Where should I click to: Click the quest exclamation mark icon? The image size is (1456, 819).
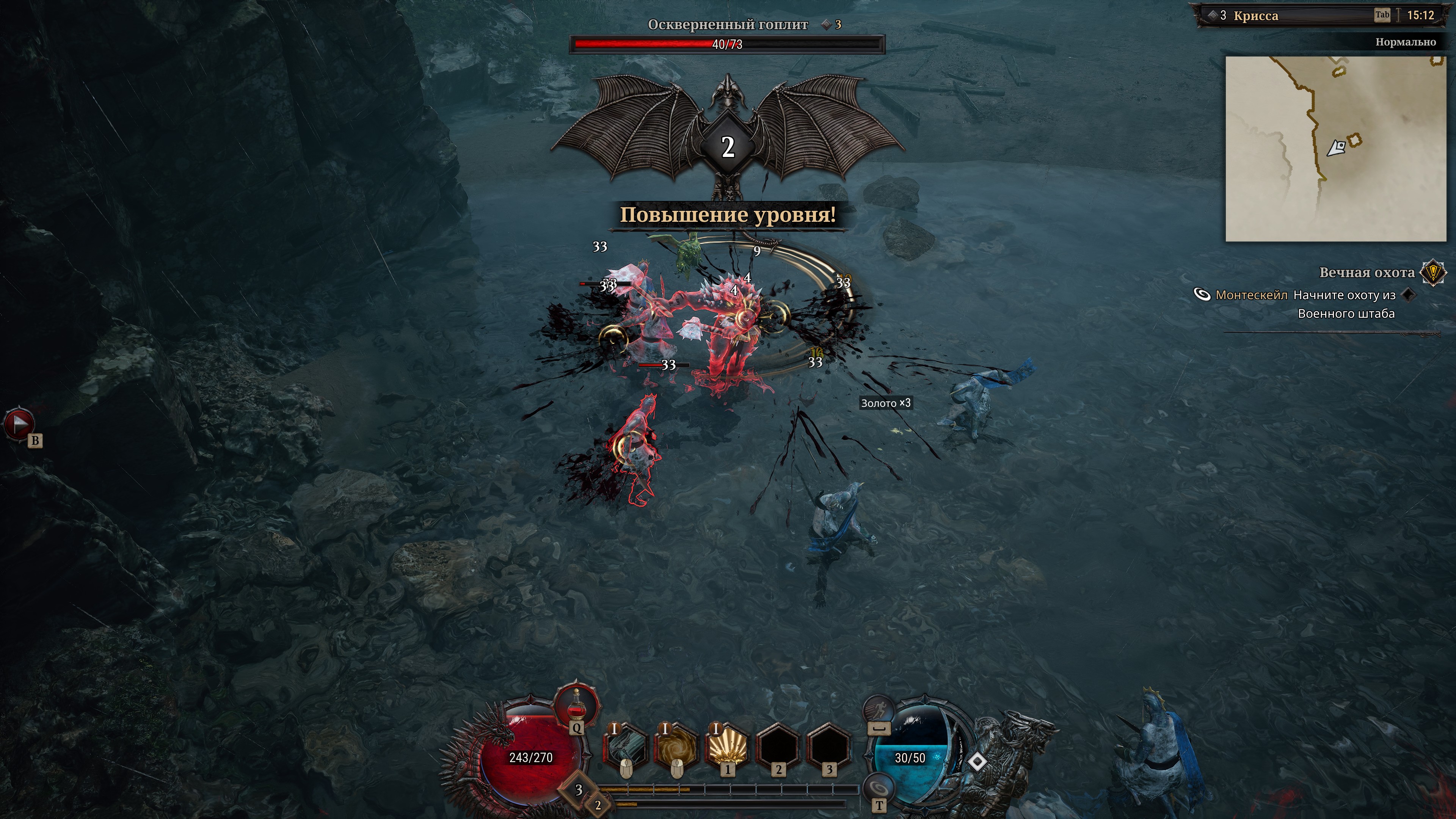(x=1433, y=273)
